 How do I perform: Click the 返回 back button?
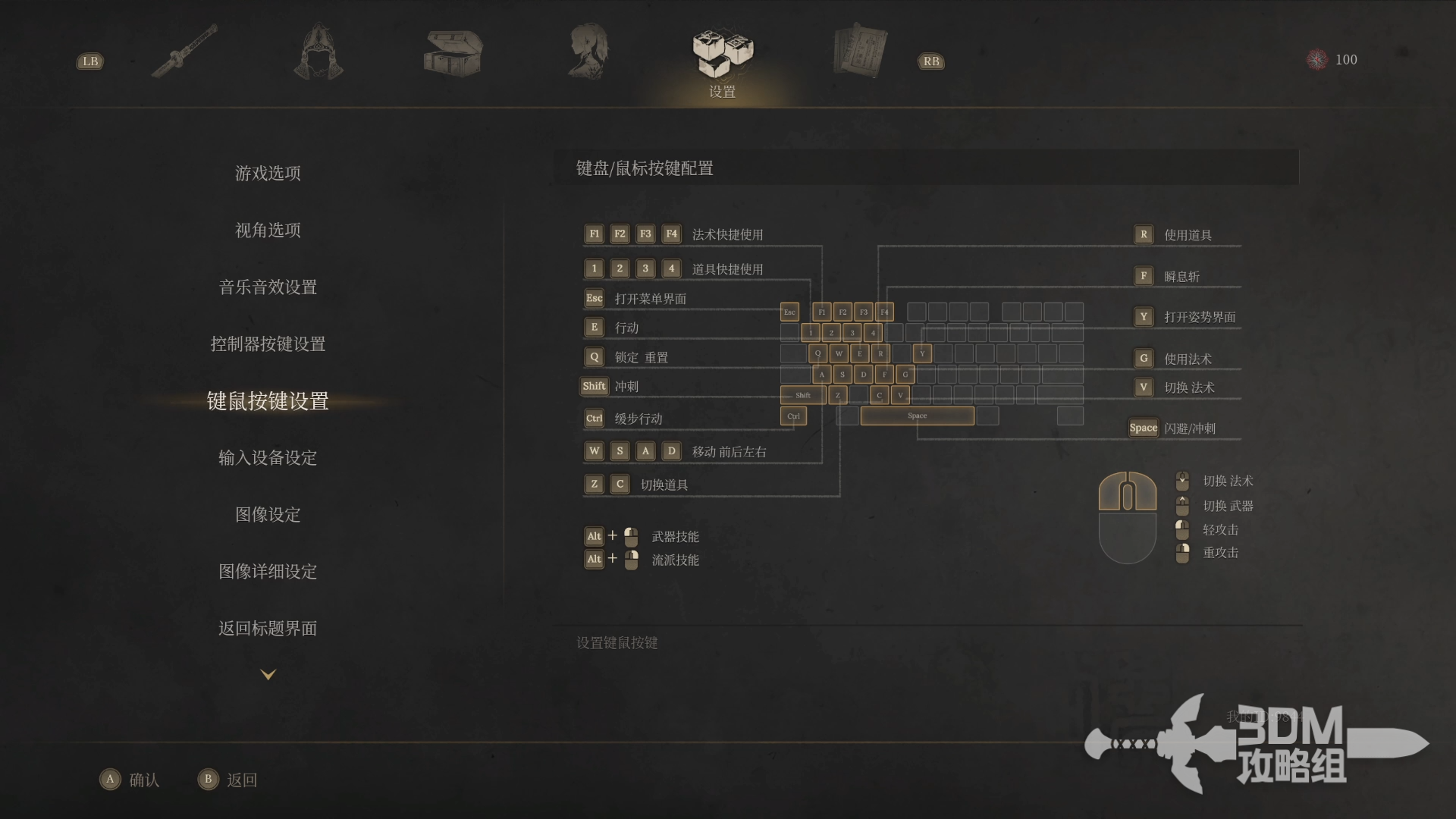click(227, 780)
